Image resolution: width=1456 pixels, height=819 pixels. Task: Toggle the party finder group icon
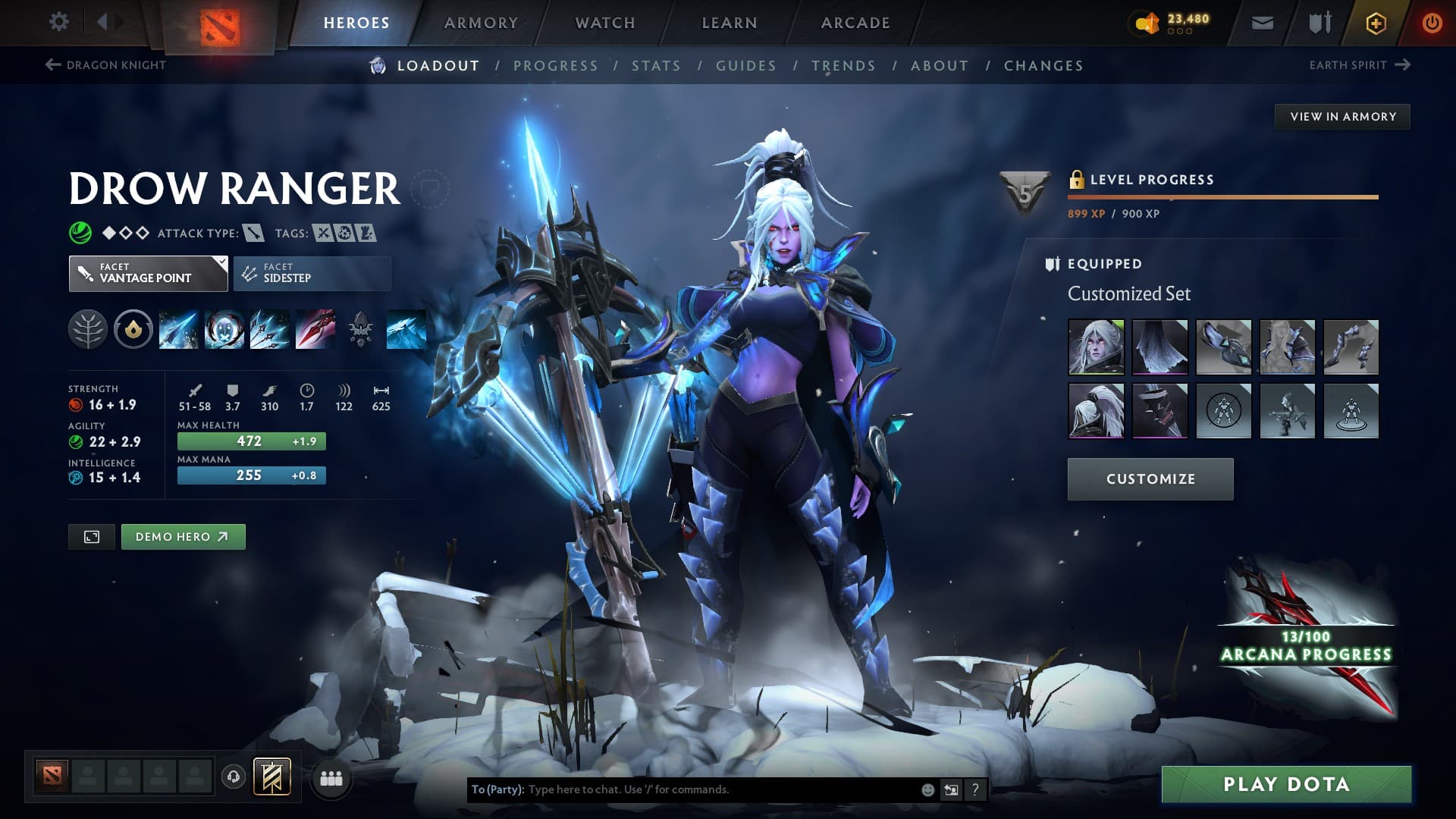[x=330, y=778]
